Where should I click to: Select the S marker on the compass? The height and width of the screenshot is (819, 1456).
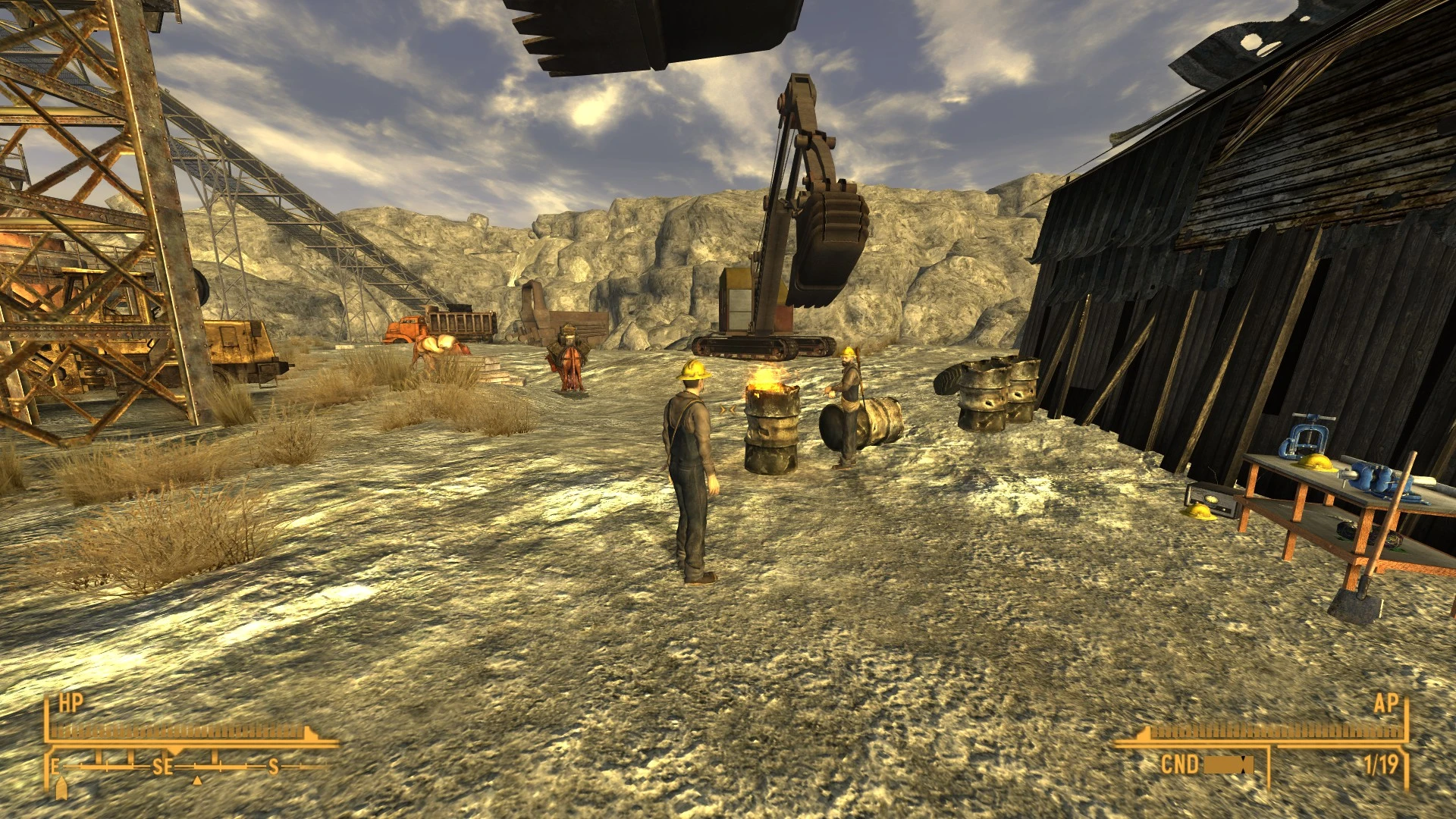(x=274, y=766)
